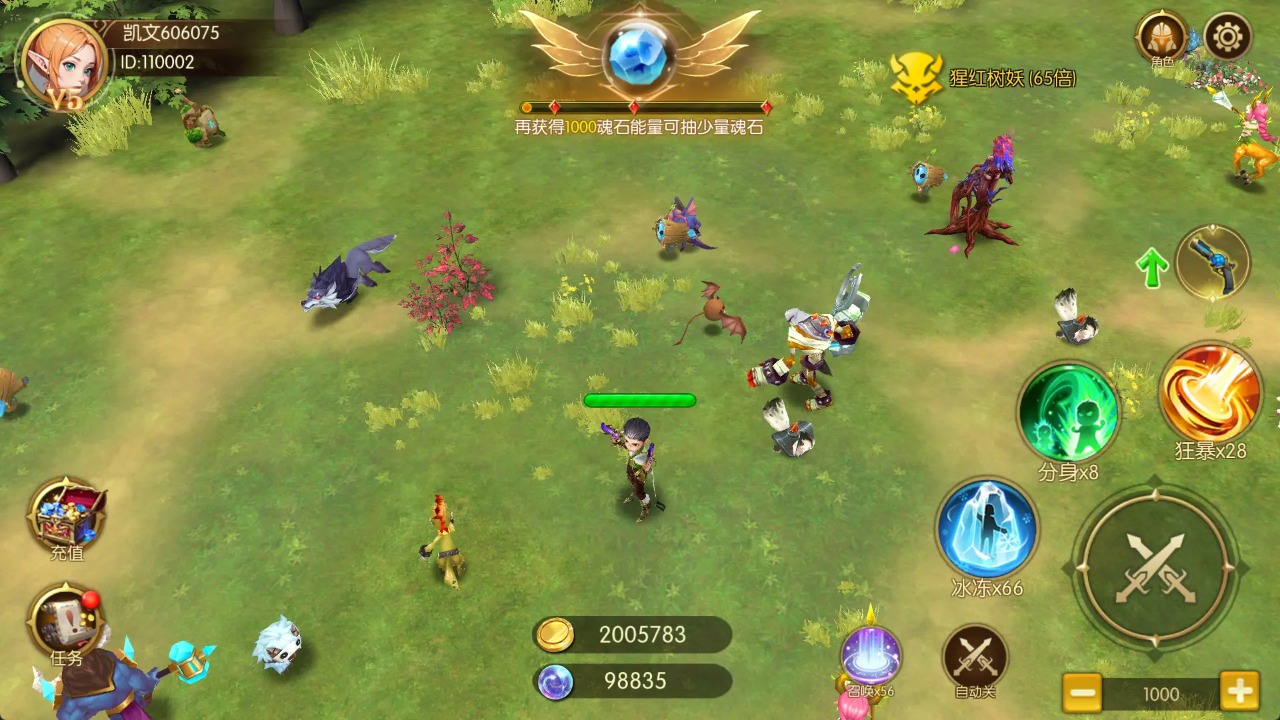The height and width of the screenshot is (720, 1280).
Task: Attack with the crossed swords button
Action: coord(1155,568)
